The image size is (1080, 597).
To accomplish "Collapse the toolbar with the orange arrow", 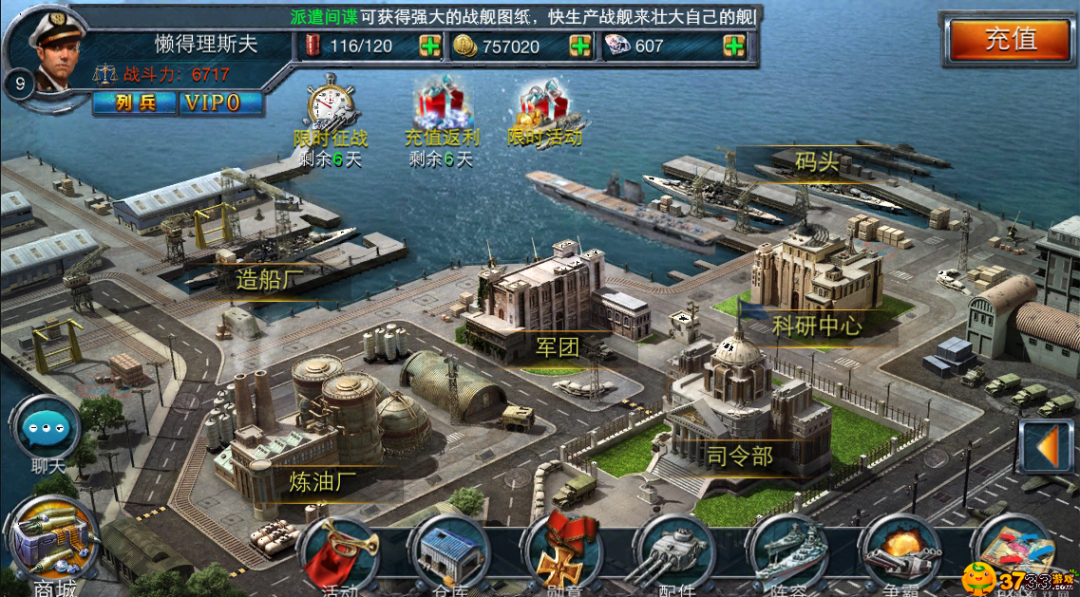I will click(x=1045, y=446).
